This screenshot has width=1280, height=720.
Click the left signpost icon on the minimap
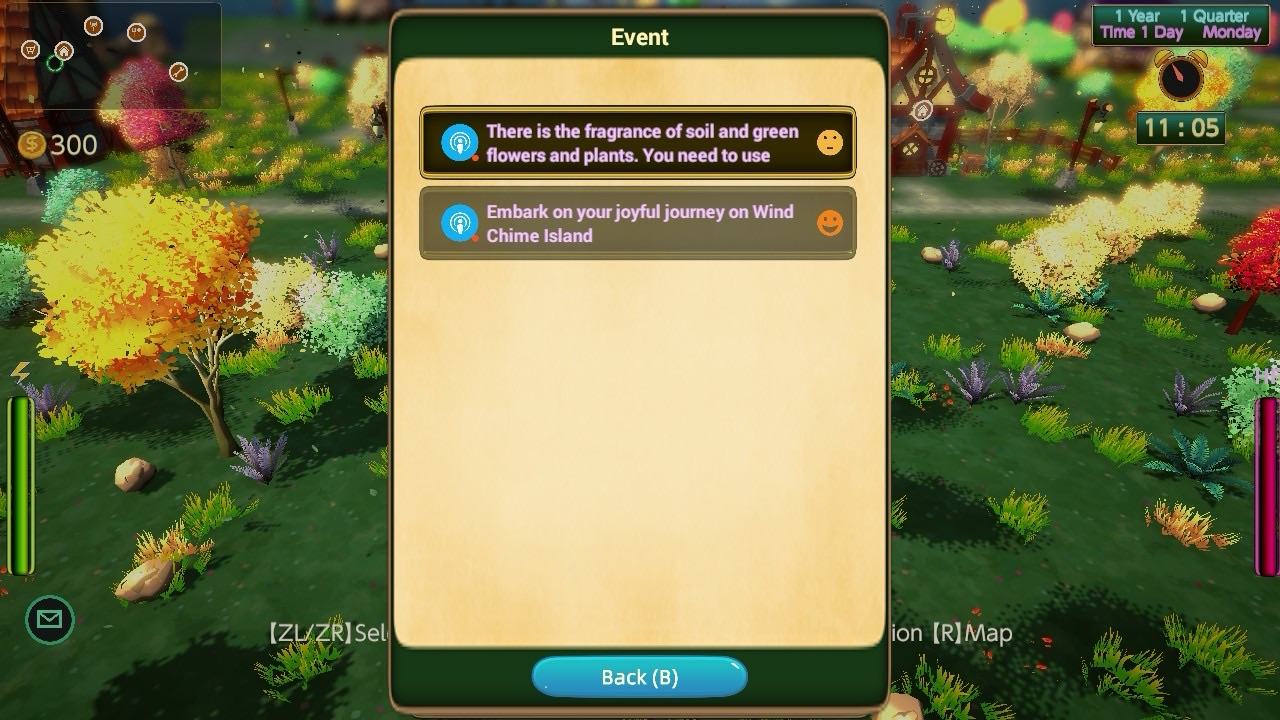[x=93, y=27]
